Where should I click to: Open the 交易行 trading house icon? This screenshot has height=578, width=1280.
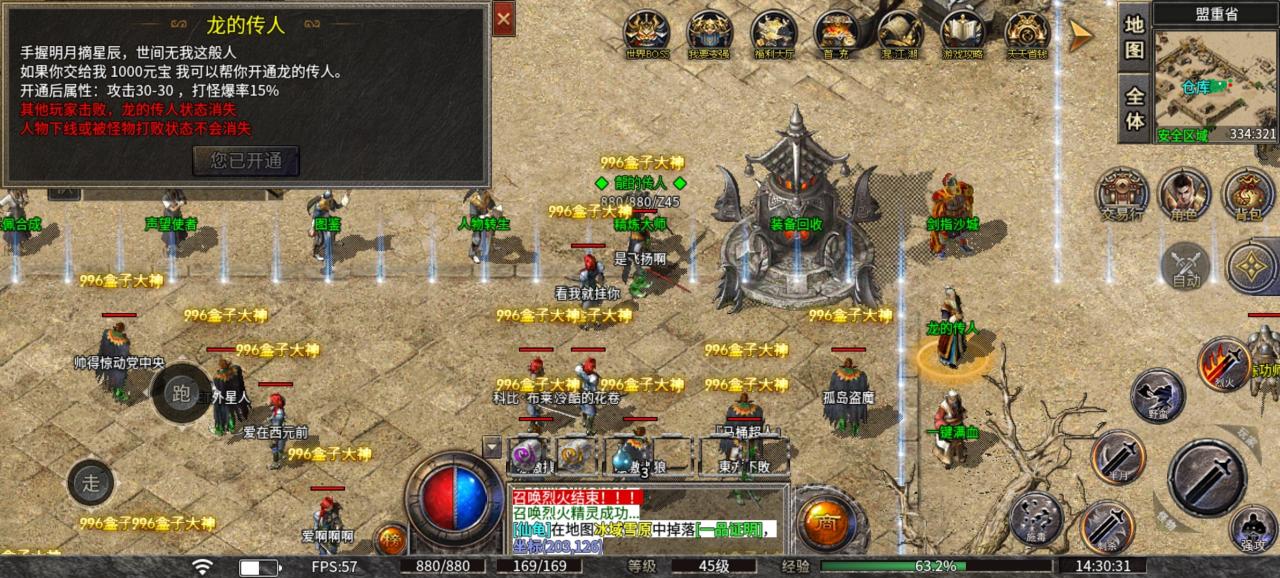(x=1121, y=193)
